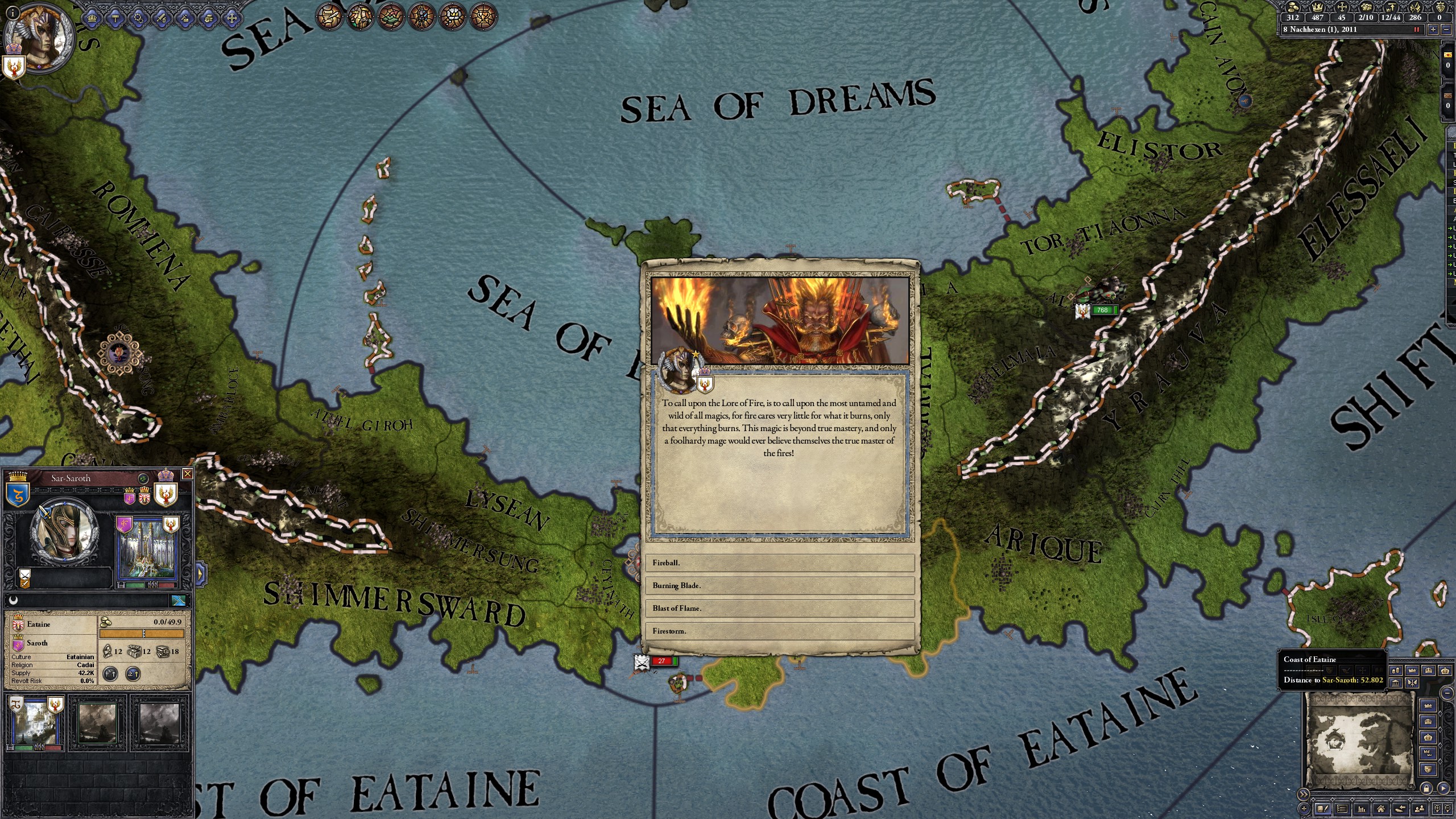This screenshot has width=1456, height=819.
Task: Open the economy coins icon near the minimap
Action: point(1396,670)
